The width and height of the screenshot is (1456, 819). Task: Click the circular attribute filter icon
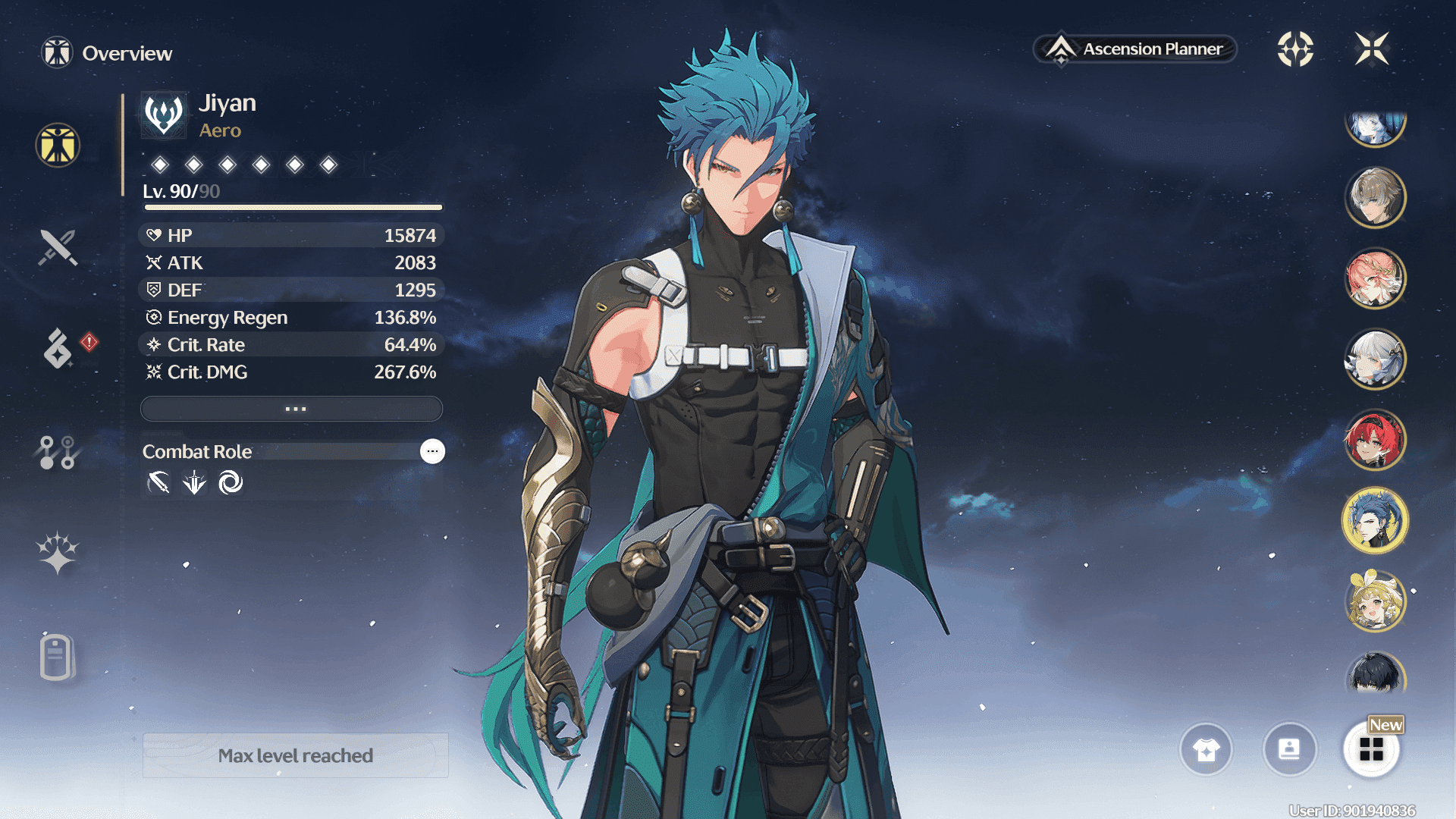[1295, 49]
